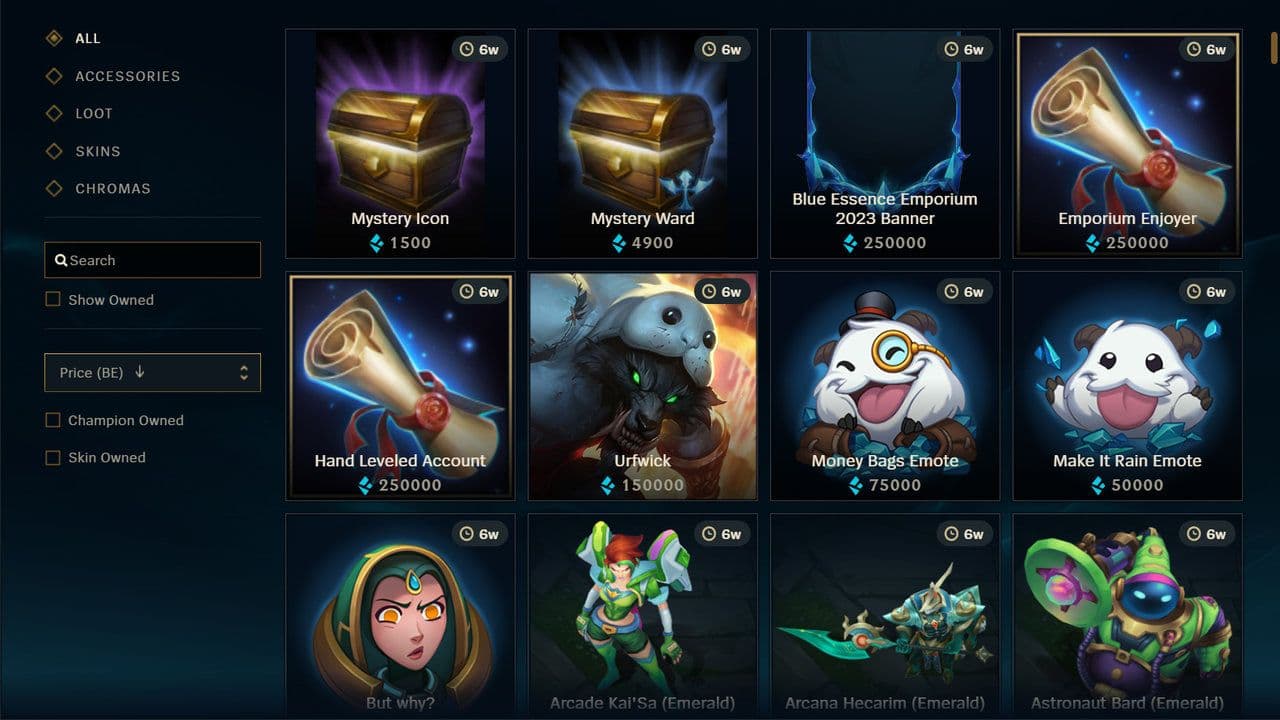Viewport: 1280px width, 720px height.
Task: Click the diamond icon beside ACCESSORIES
Action: click(54, 76)
